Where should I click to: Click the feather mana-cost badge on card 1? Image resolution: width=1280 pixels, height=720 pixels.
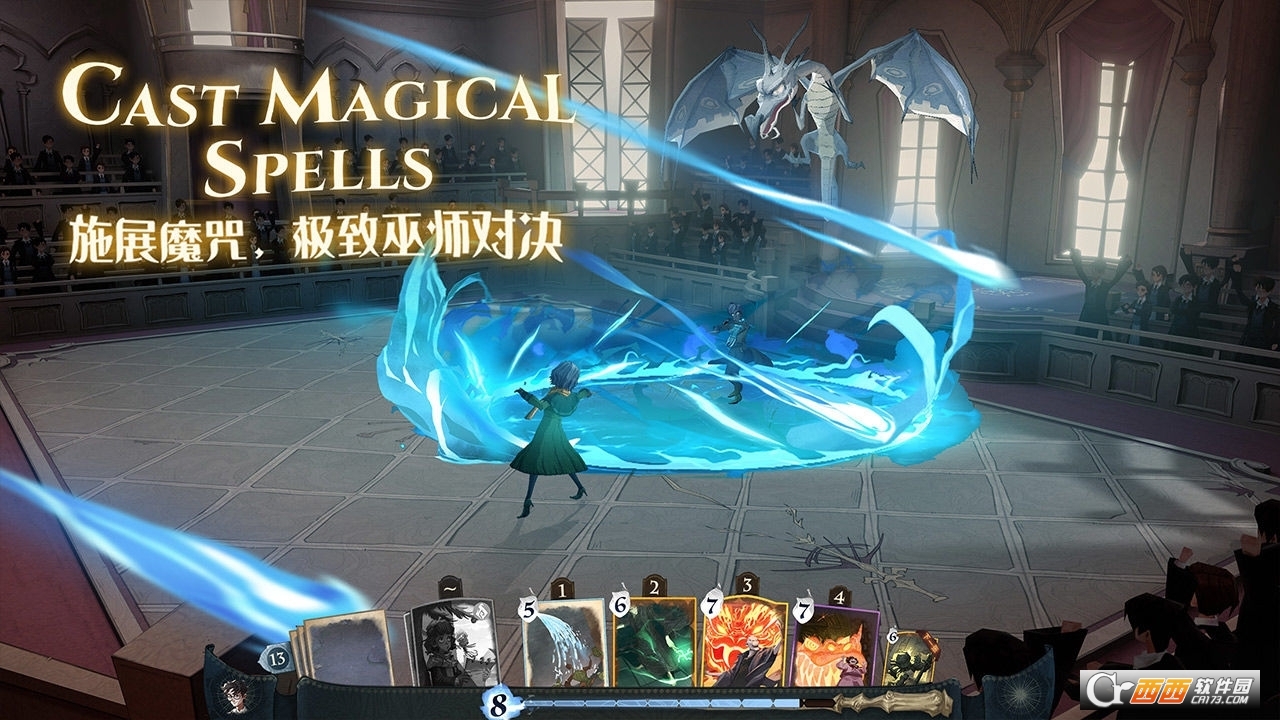pyautogui.click(x=527, y=609)
